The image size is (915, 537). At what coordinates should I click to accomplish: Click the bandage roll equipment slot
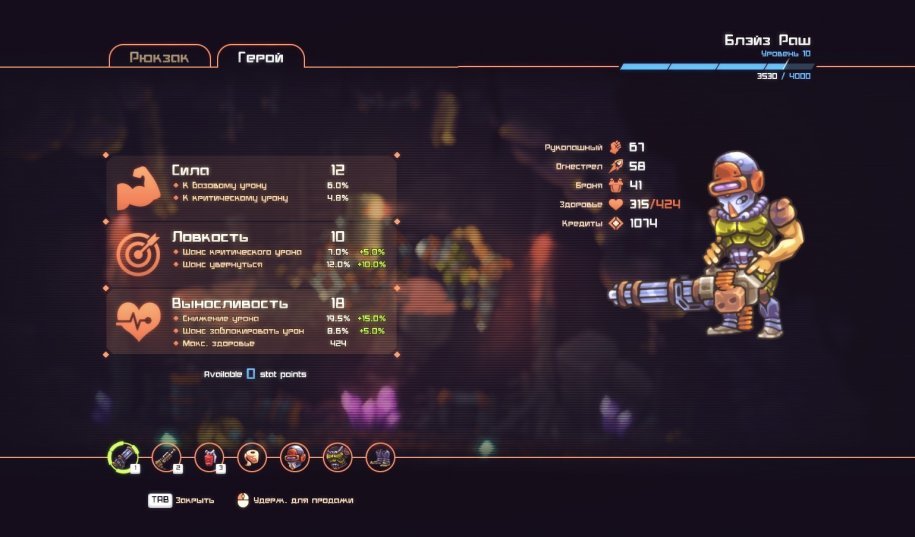tap(252, 457)
